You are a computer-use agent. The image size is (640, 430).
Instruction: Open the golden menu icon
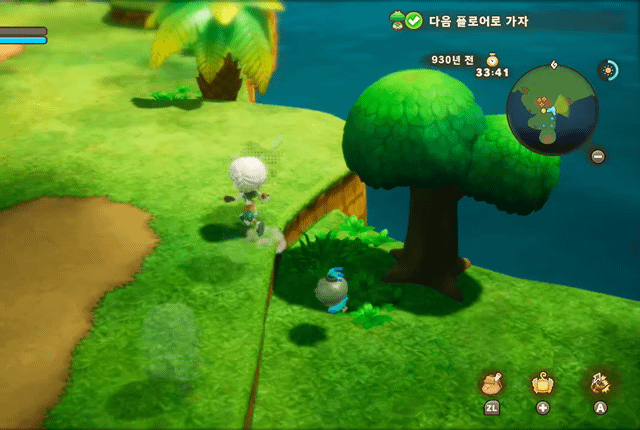click(543, 383)
